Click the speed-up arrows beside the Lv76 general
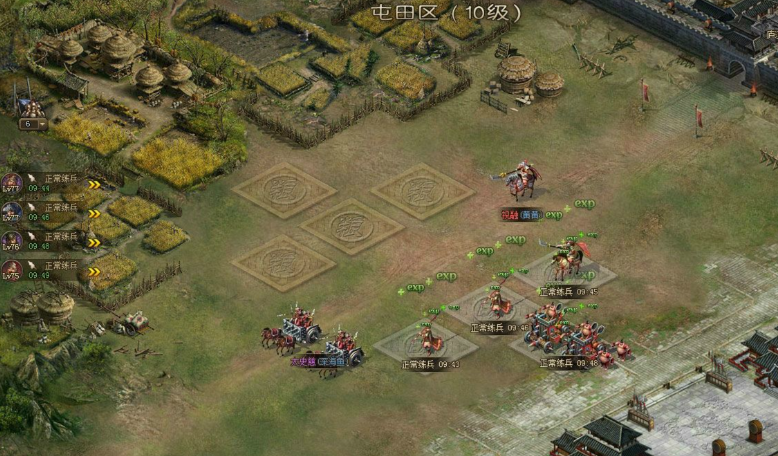 coord(94,242)
